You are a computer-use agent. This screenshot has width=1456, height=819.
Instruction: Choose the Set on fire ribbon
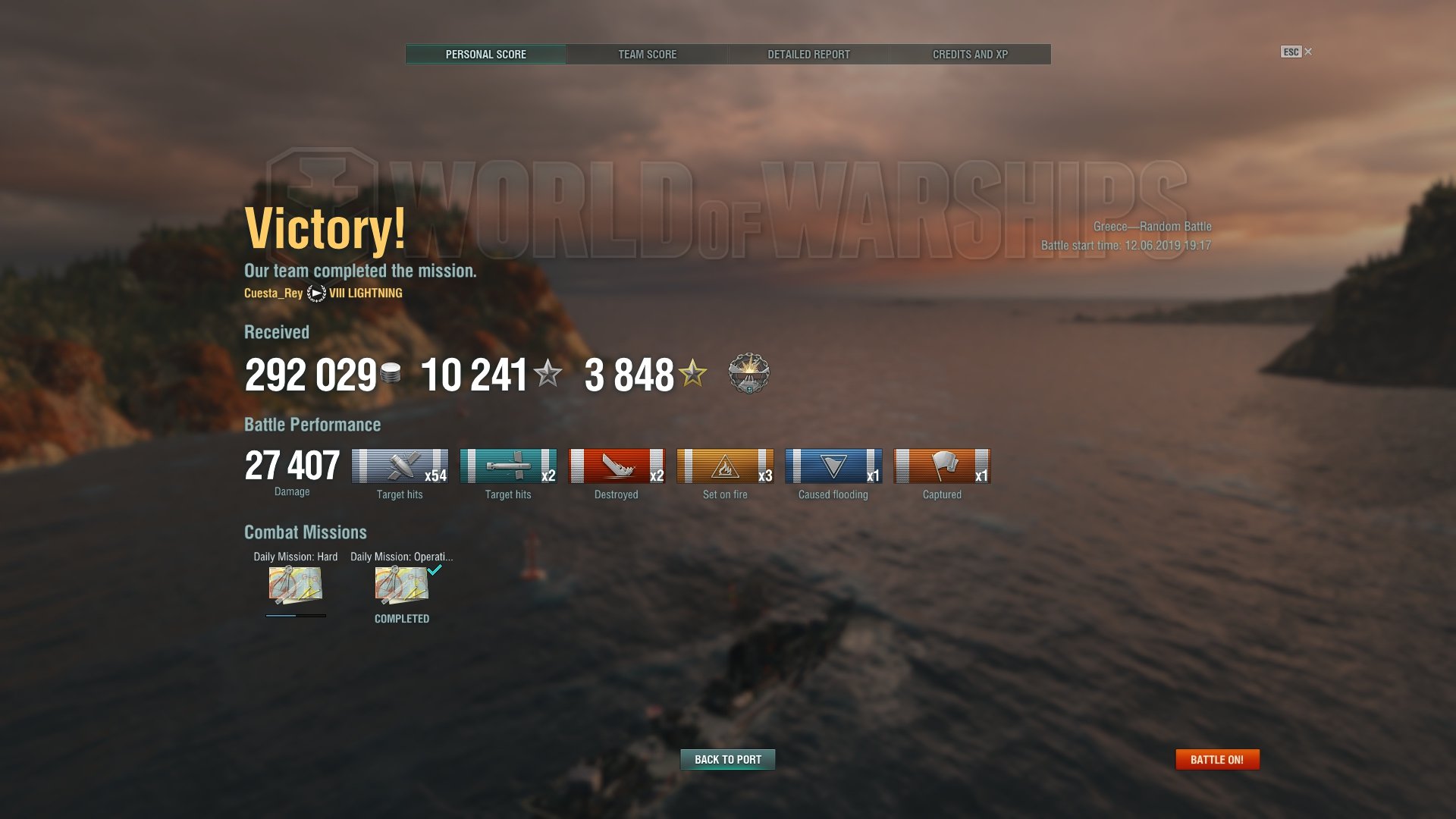tap(725, 466)
